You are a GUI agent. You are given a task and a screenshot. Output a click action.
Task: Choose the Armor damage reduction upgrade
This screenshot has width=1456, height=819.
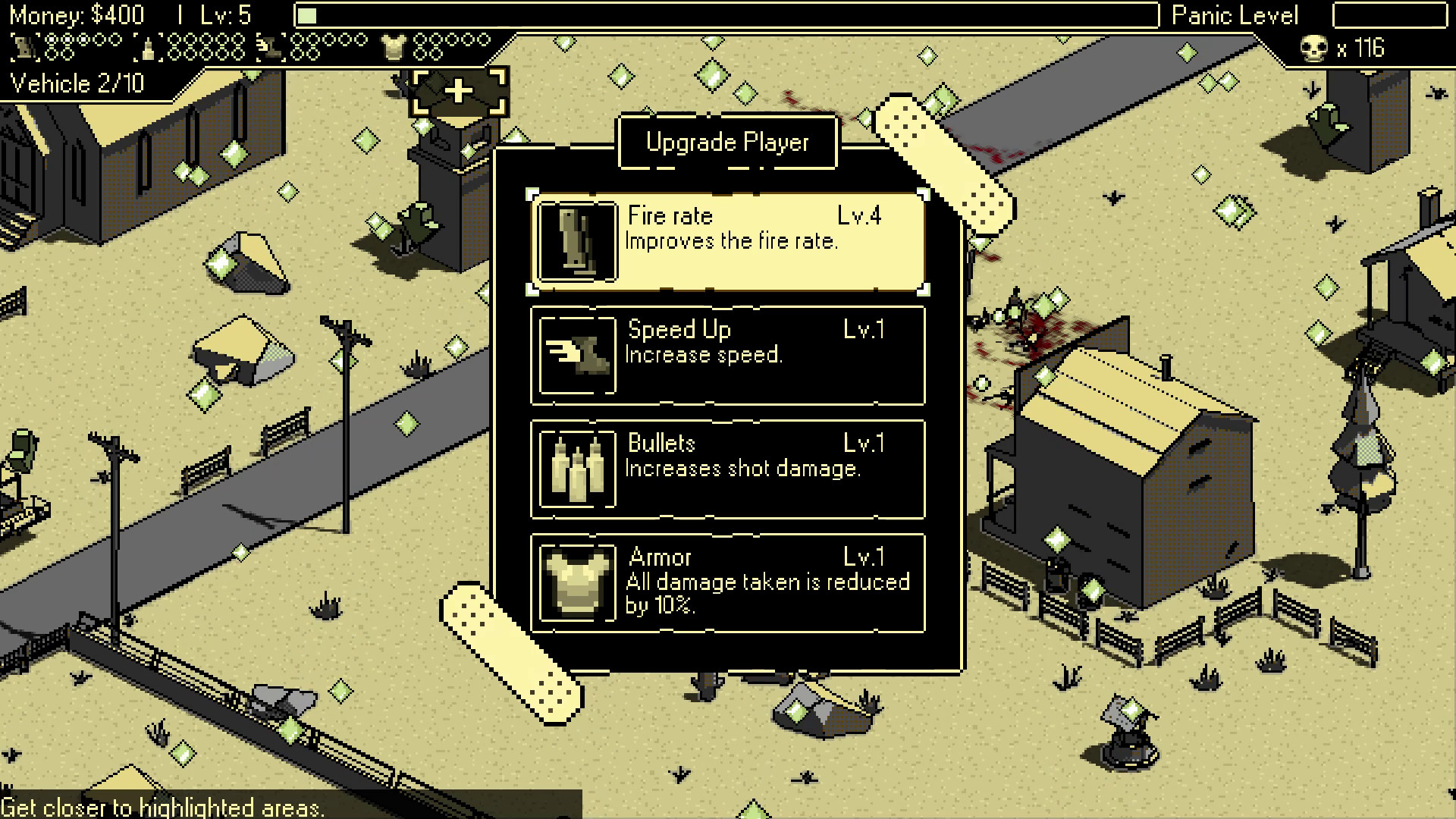(726, 582)
